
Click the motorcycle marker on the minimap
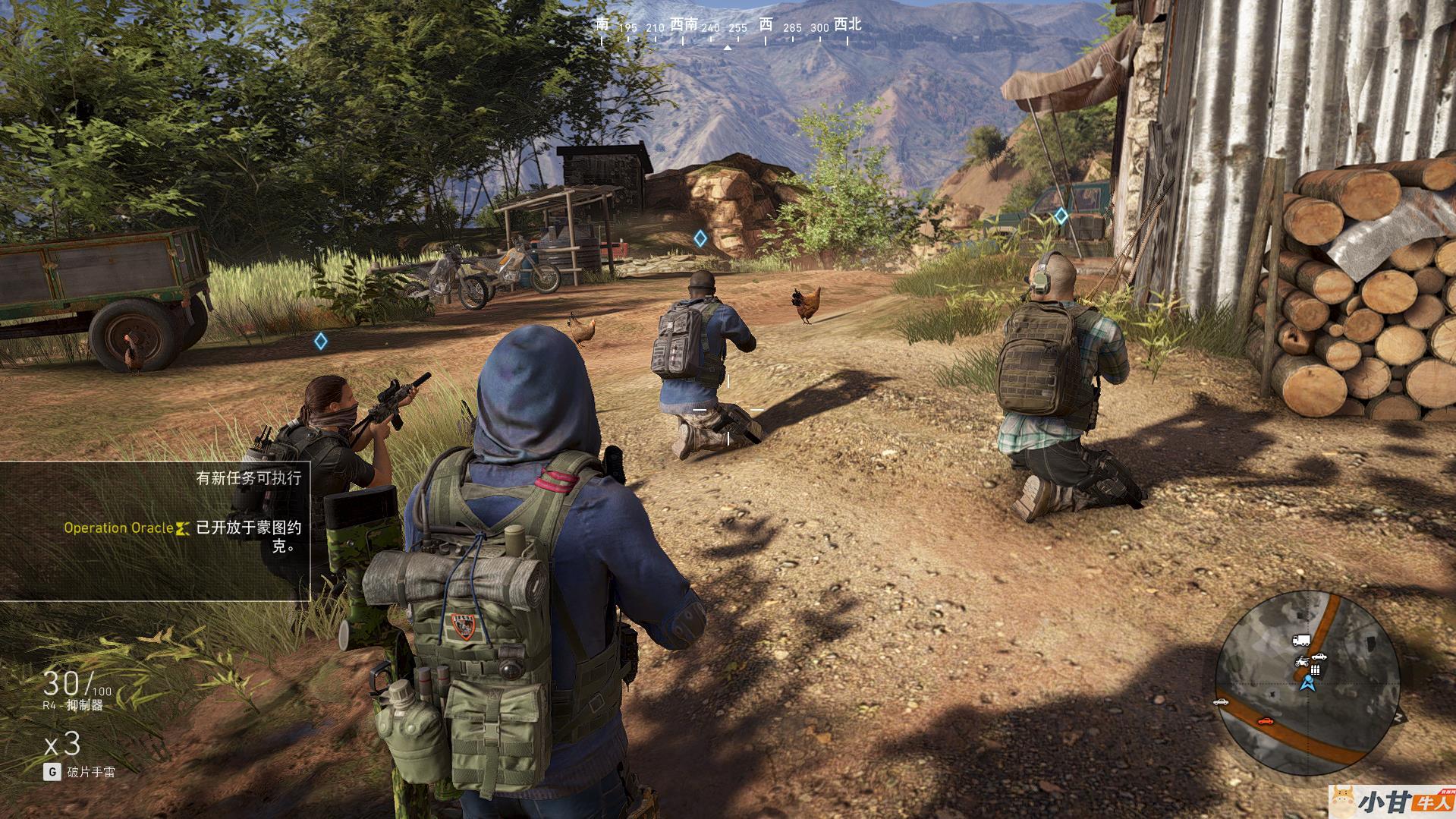[x=1302, y=661]
